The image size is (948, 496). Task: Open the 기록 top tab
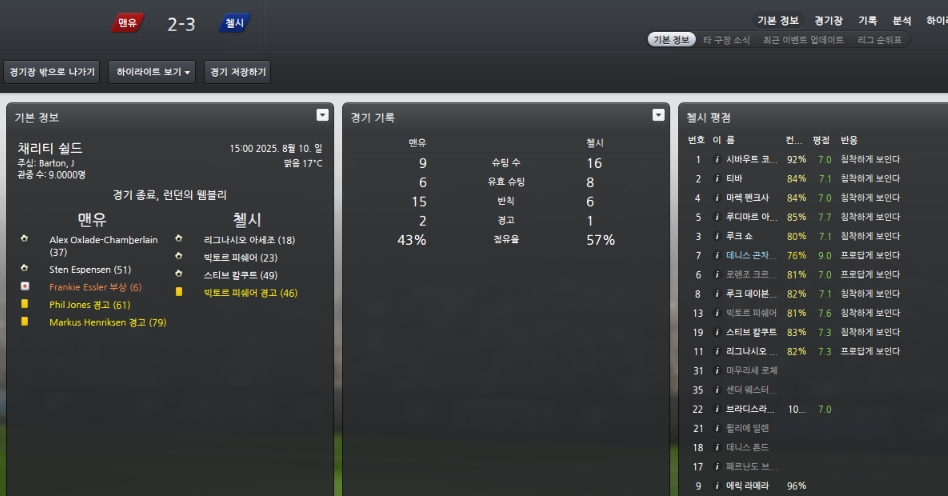click(867, 20)
